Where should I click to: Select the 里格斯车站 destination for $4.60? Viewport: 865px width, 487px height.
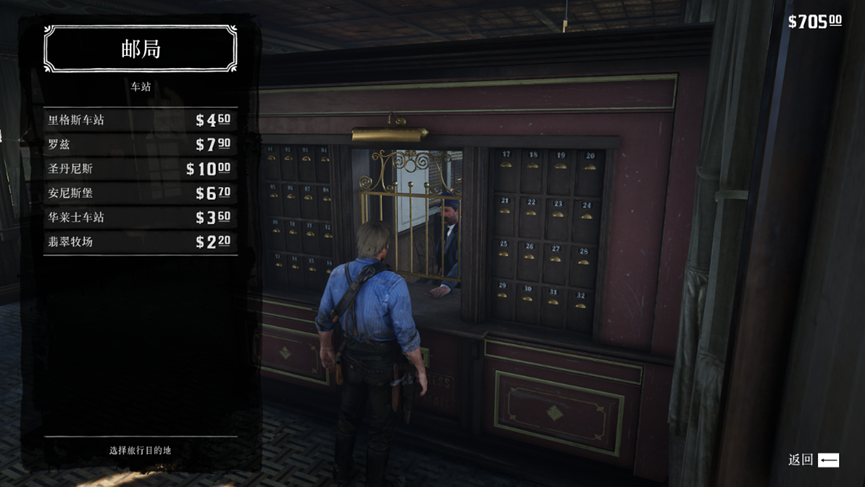pyautogui.click(x=140, y=120)
